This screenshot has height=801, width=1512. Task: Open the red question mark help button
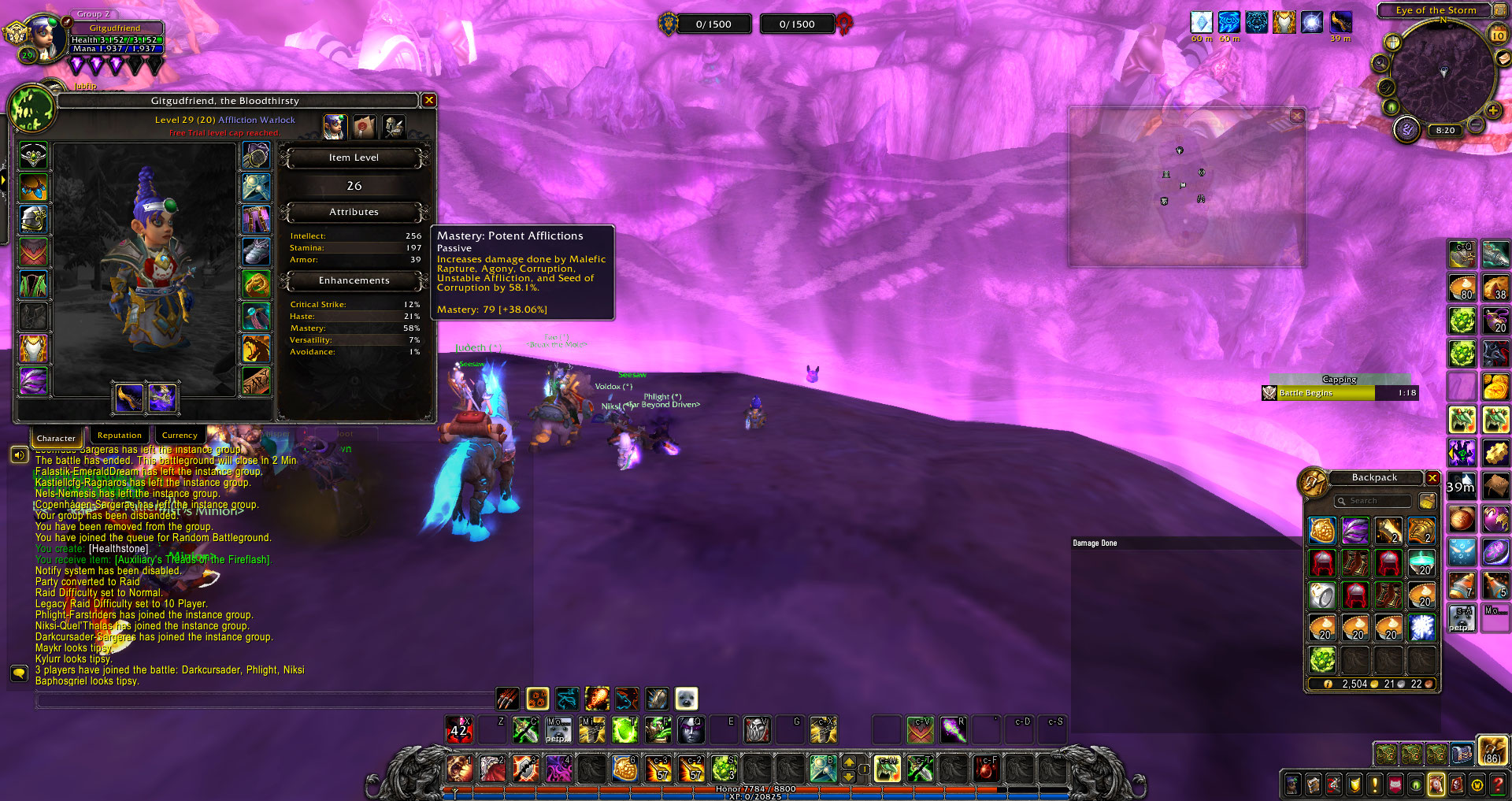click(x=1498, y=784)
